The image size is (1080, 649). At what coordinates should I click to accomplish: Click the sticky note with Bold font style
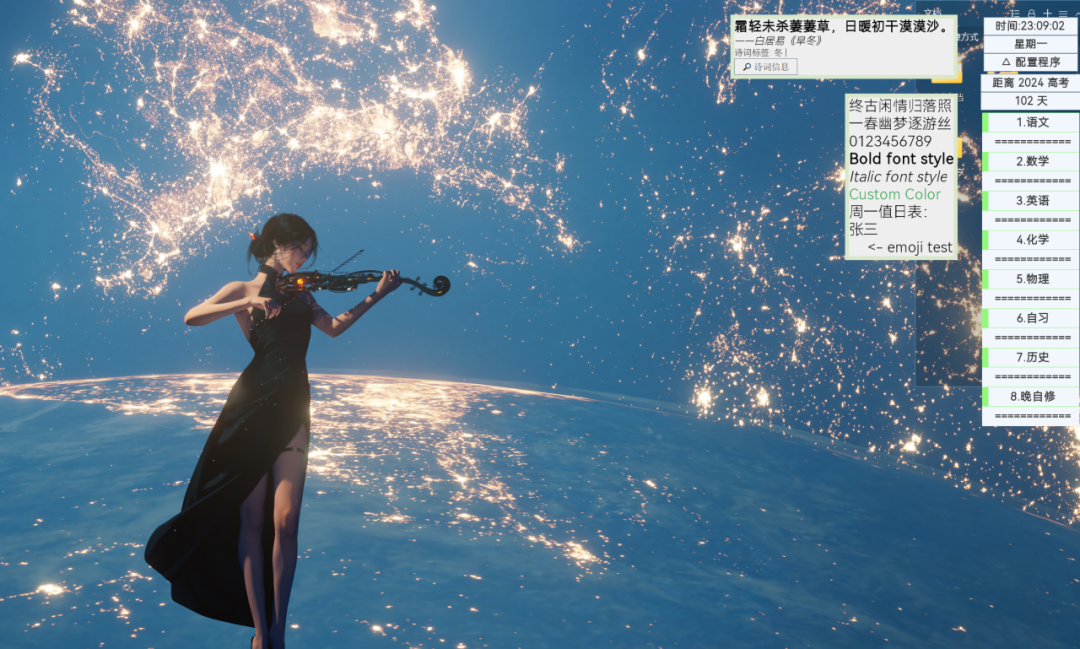[x=900, y=159]
